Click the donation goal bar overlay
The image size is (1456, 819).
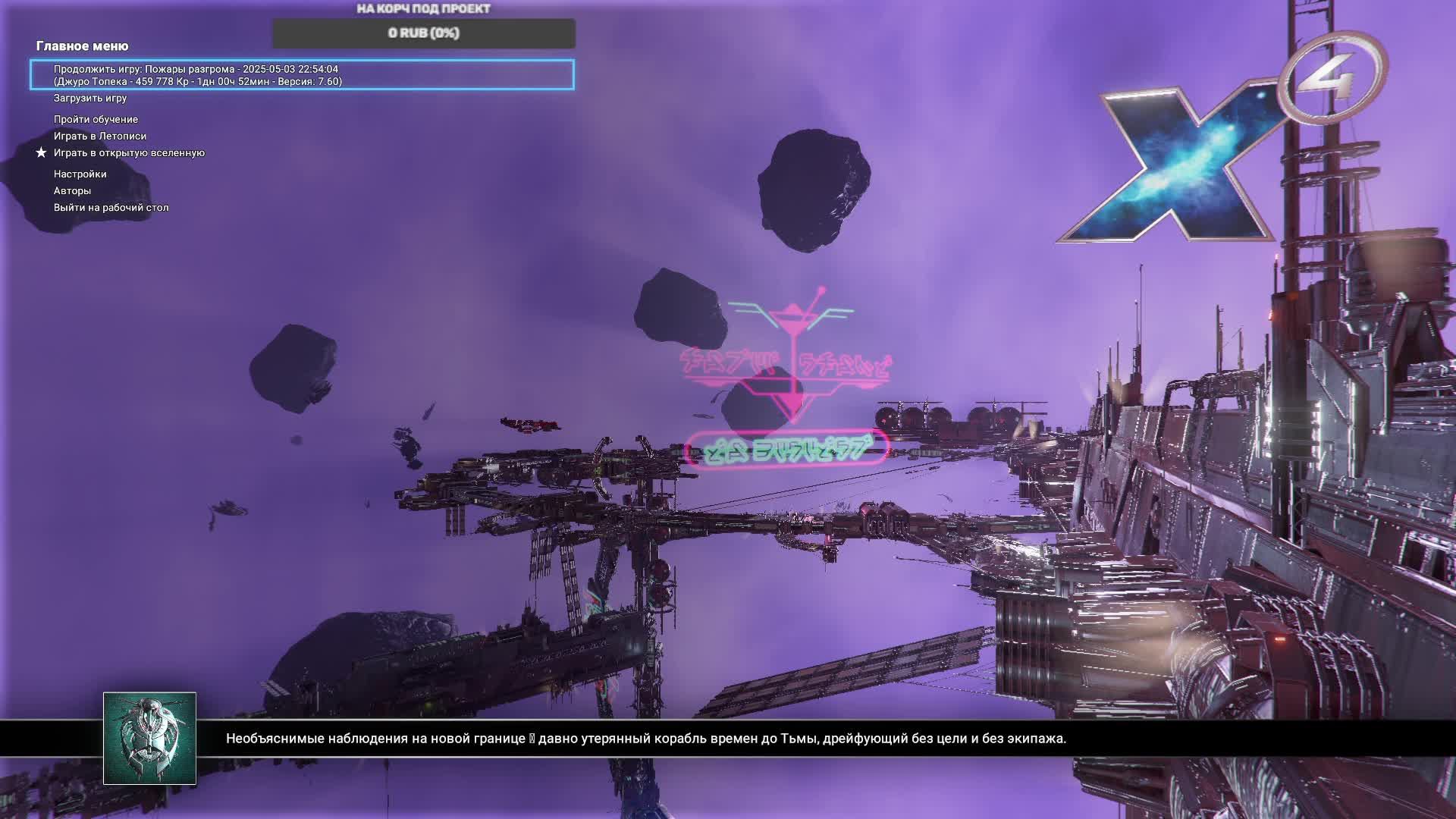pos(423,33)
